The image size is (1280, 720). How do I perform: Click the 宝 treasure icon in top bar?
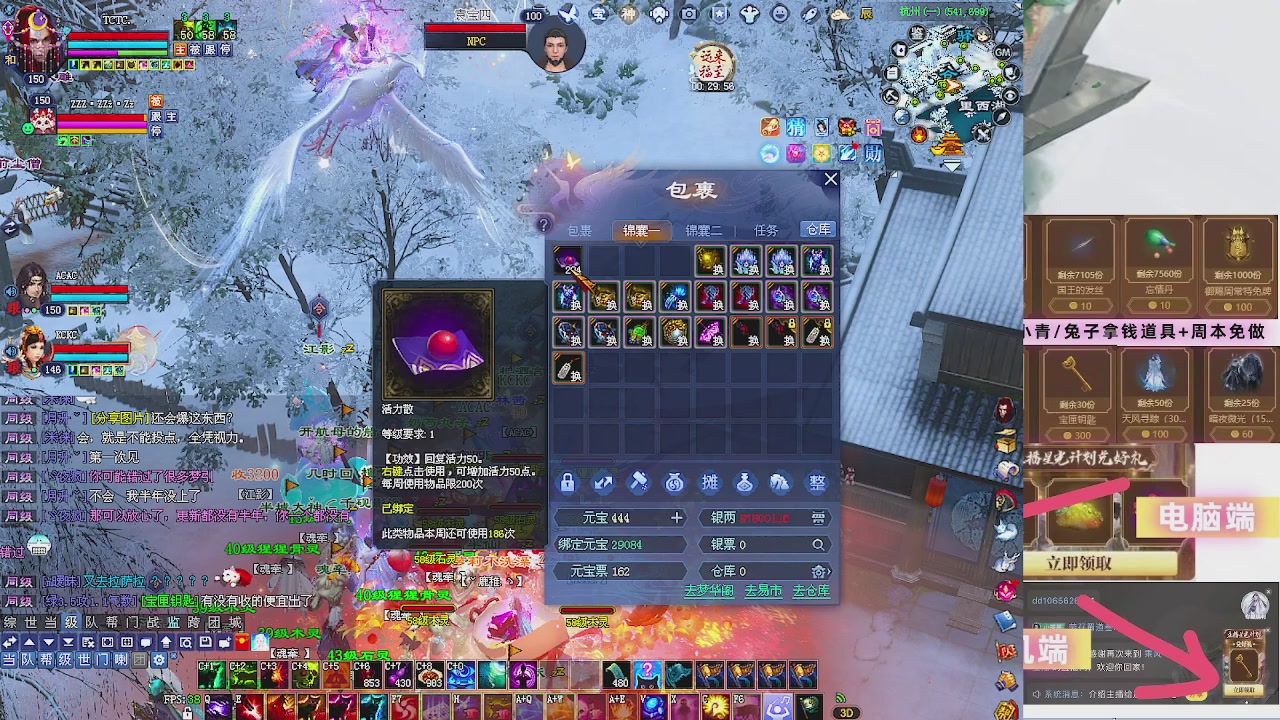(x=597, y=13)
